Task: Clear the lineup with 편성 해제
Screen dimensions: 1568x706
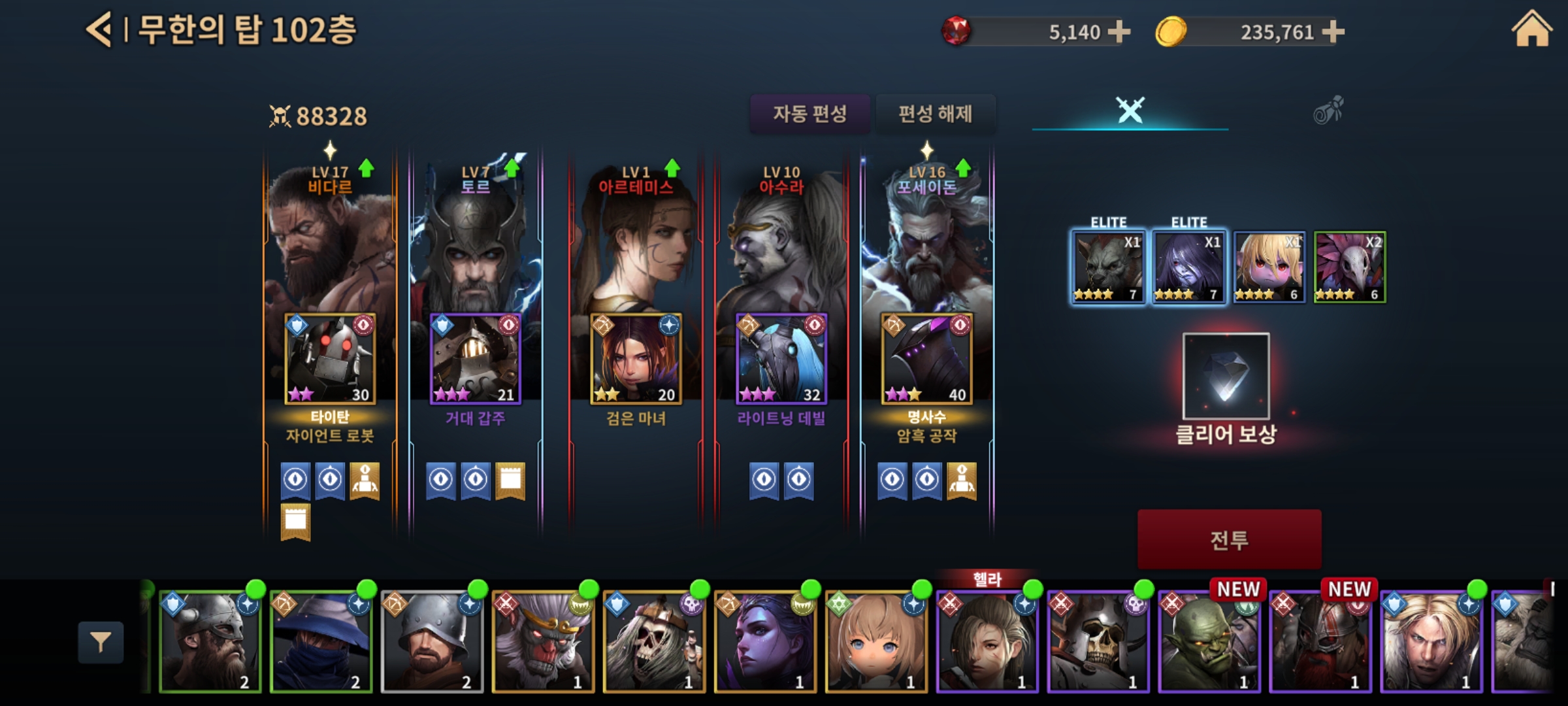Action: (x=935, y=114)
